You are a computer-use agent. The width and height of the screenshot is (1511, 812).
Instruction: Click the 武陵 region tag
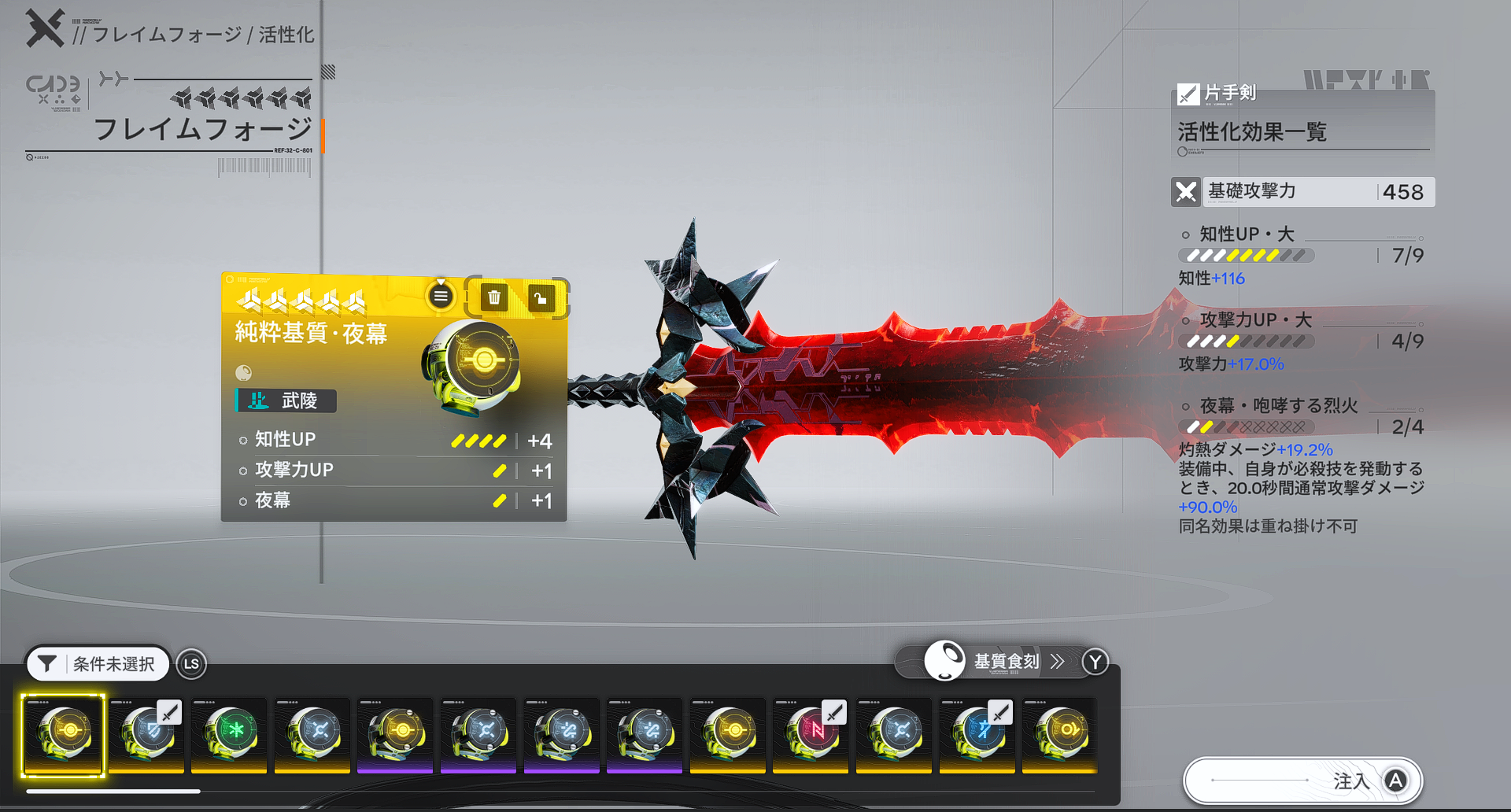[286, 400]
